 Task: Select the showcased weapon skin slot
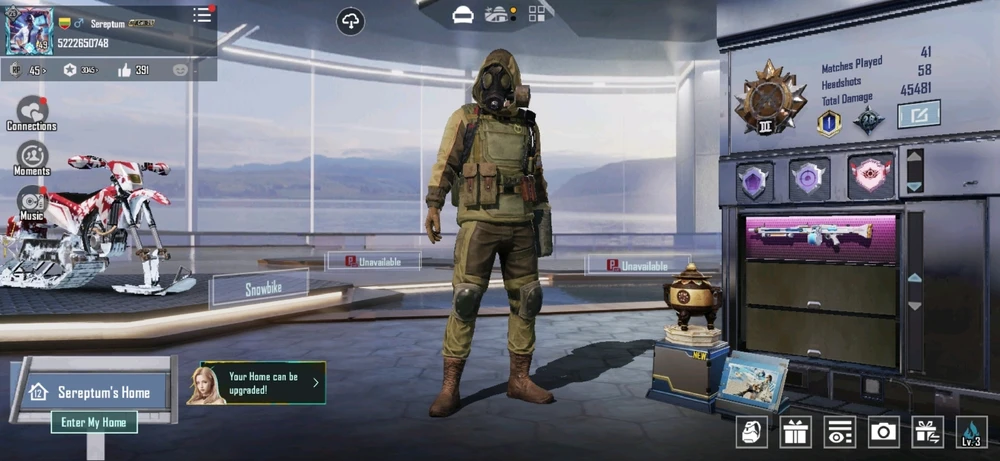click(x=822, y=237)
